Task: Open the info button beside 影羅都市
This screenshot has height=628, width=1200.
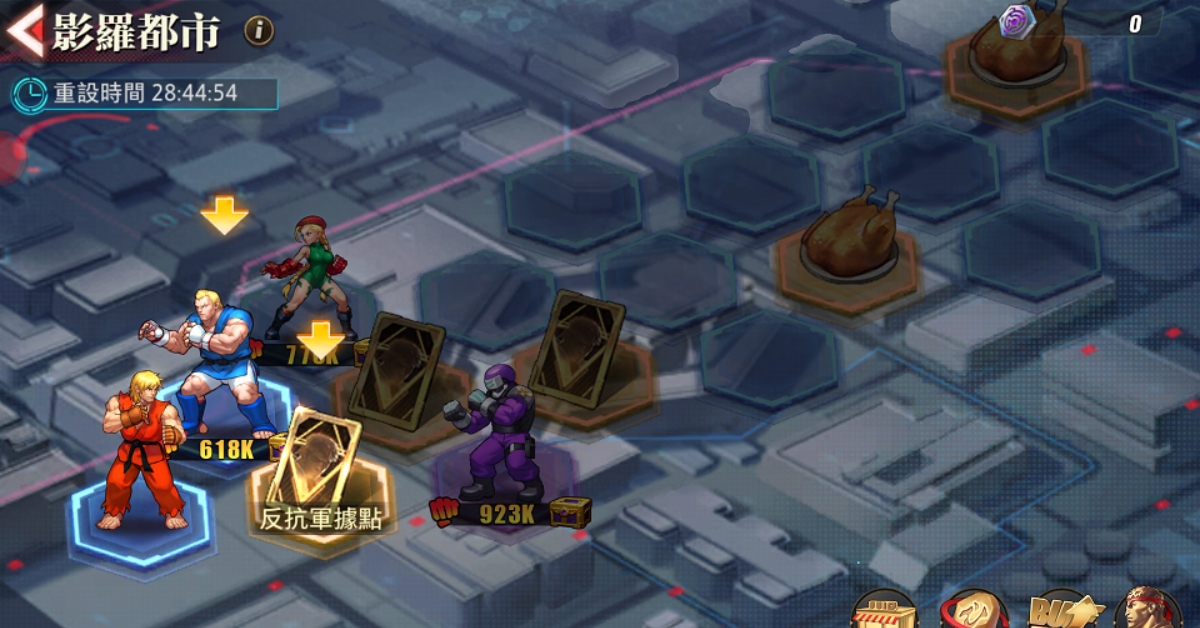Action: click(259, 31)
